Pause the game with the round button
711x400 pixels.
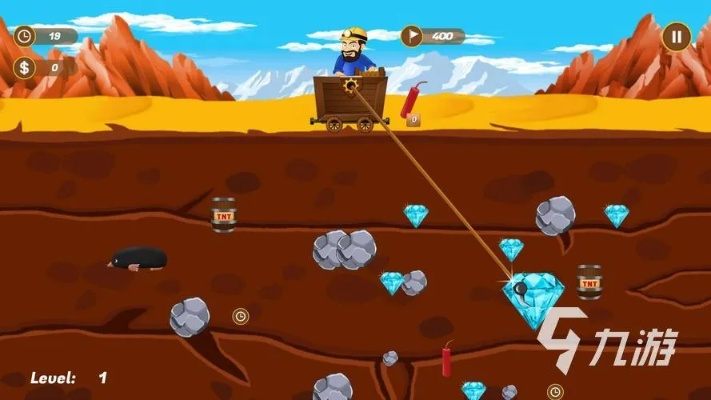(676, 37)
